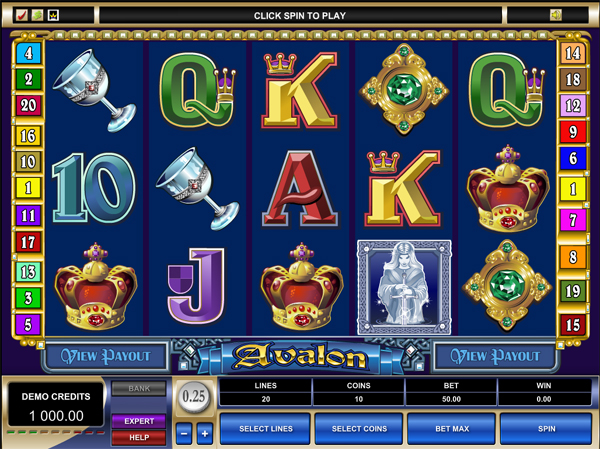Screen dimensions: 600x449
Task: Select payline 4 marker
Action: pyautogui.click(x=27, y=54)
